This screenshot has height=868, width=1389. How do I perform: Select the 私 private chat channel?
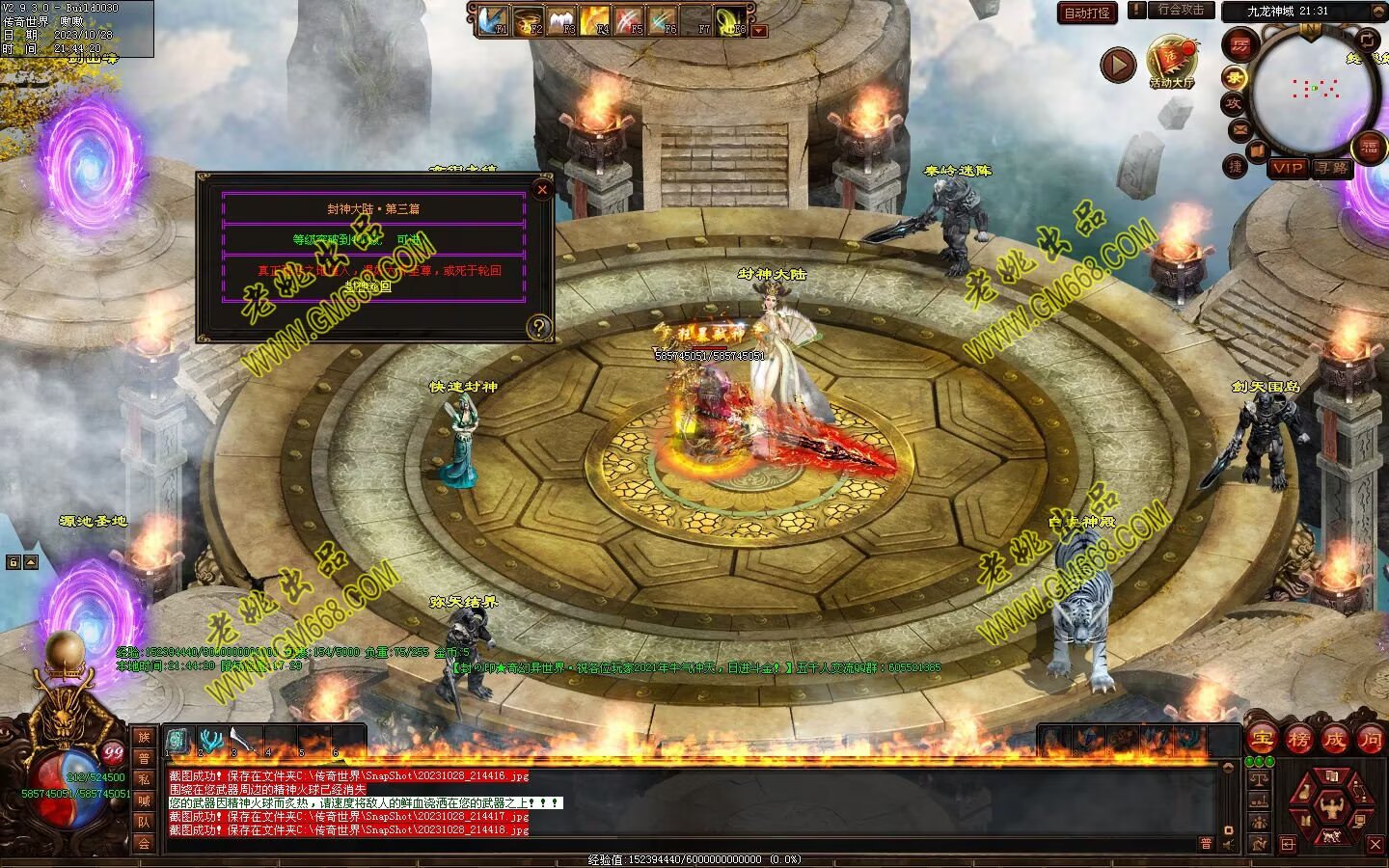[x=144, y=779]
